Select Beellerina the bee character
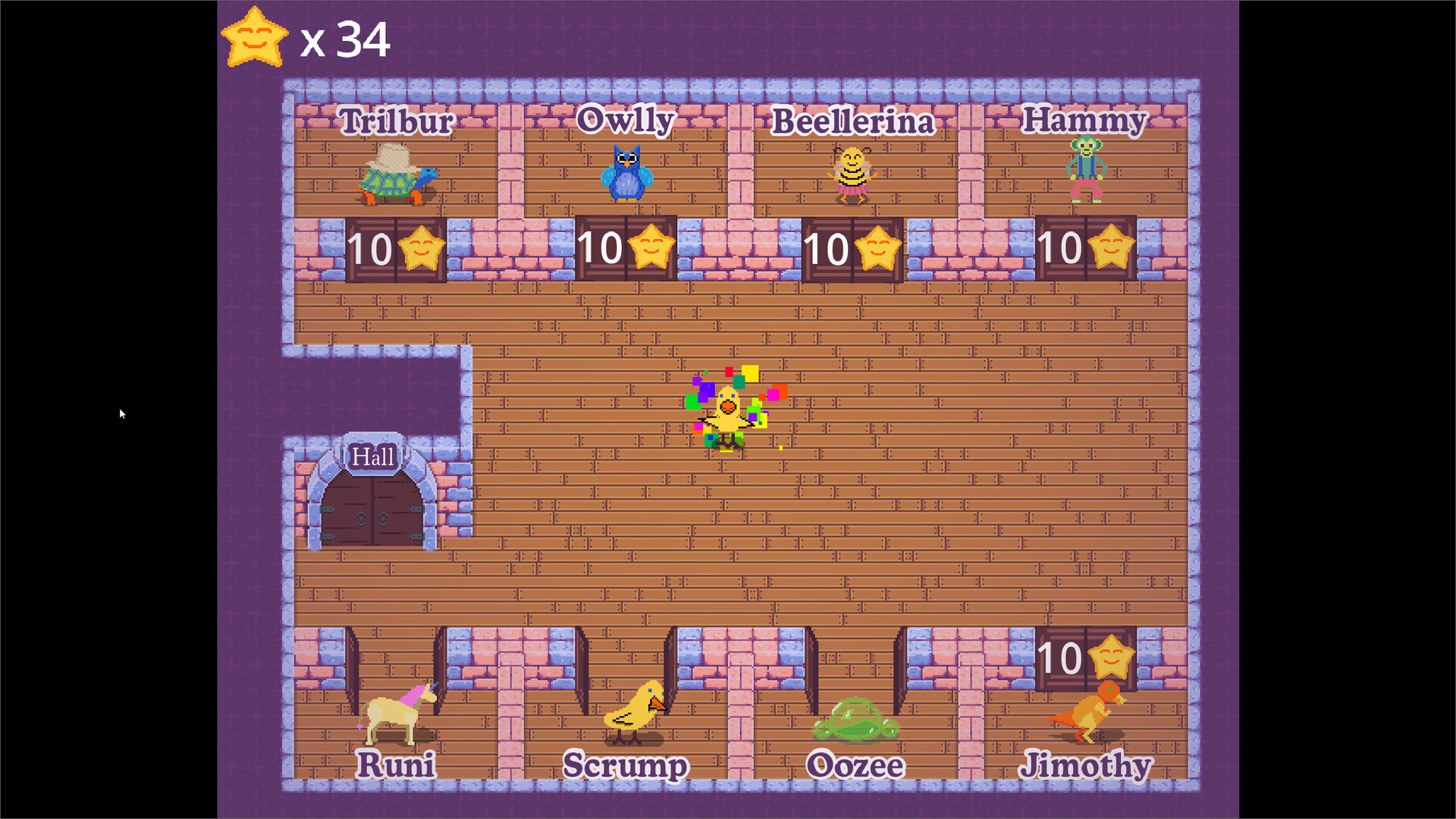Screen dimensions: 1456x819 (x=851, y=174)
